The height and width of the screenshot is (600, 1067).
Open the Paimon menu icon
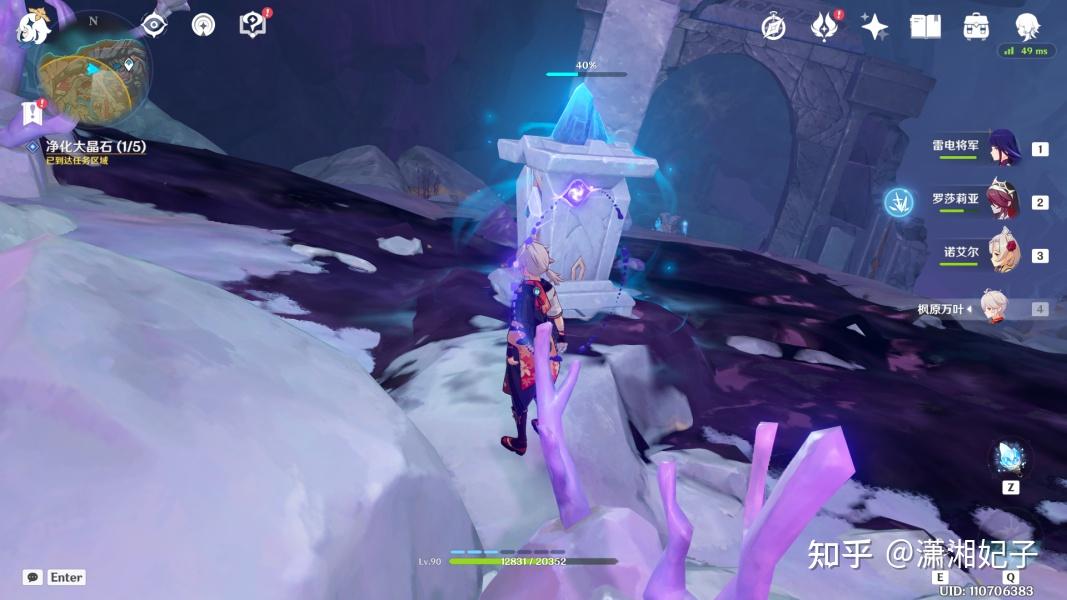[x=34, y=26]
